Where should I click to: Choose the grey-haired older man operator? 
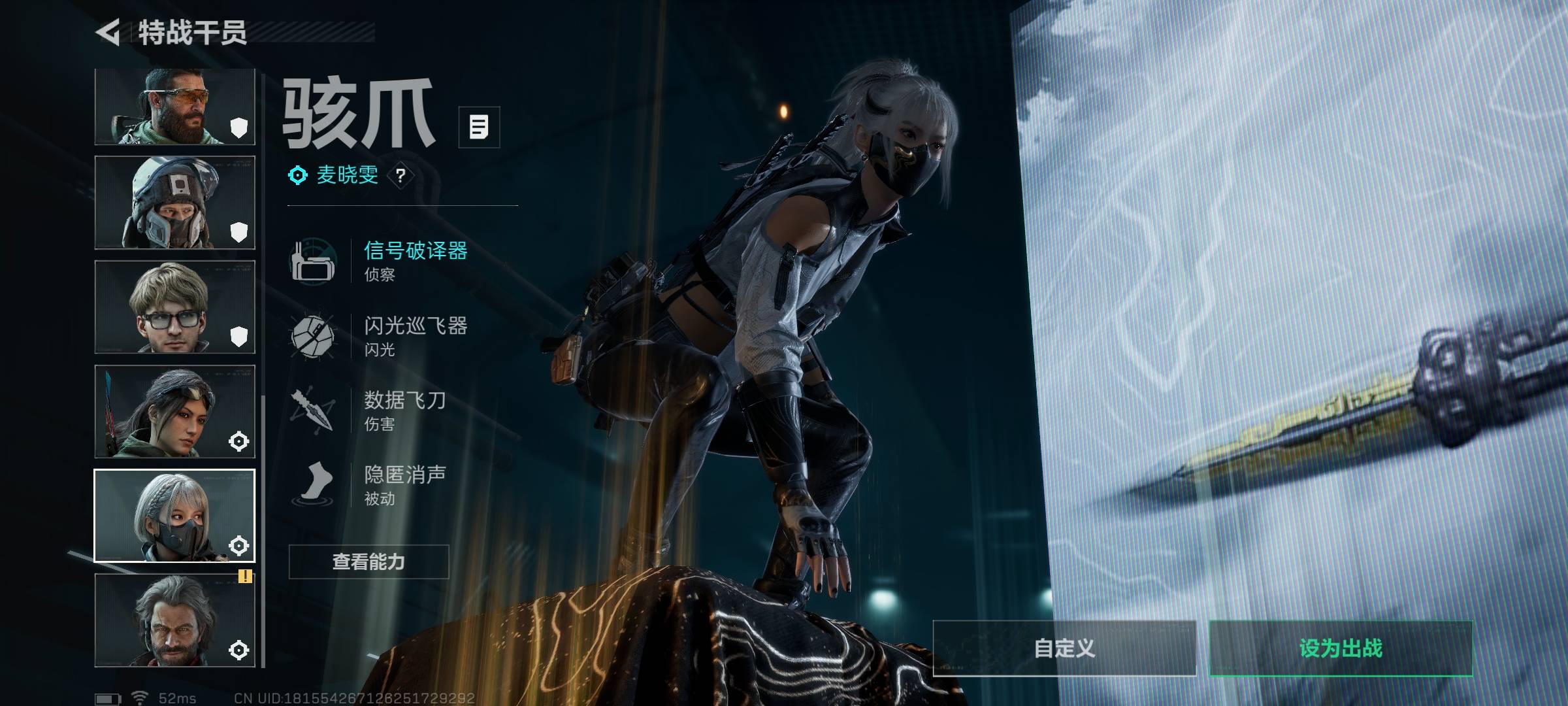(174, 620)
